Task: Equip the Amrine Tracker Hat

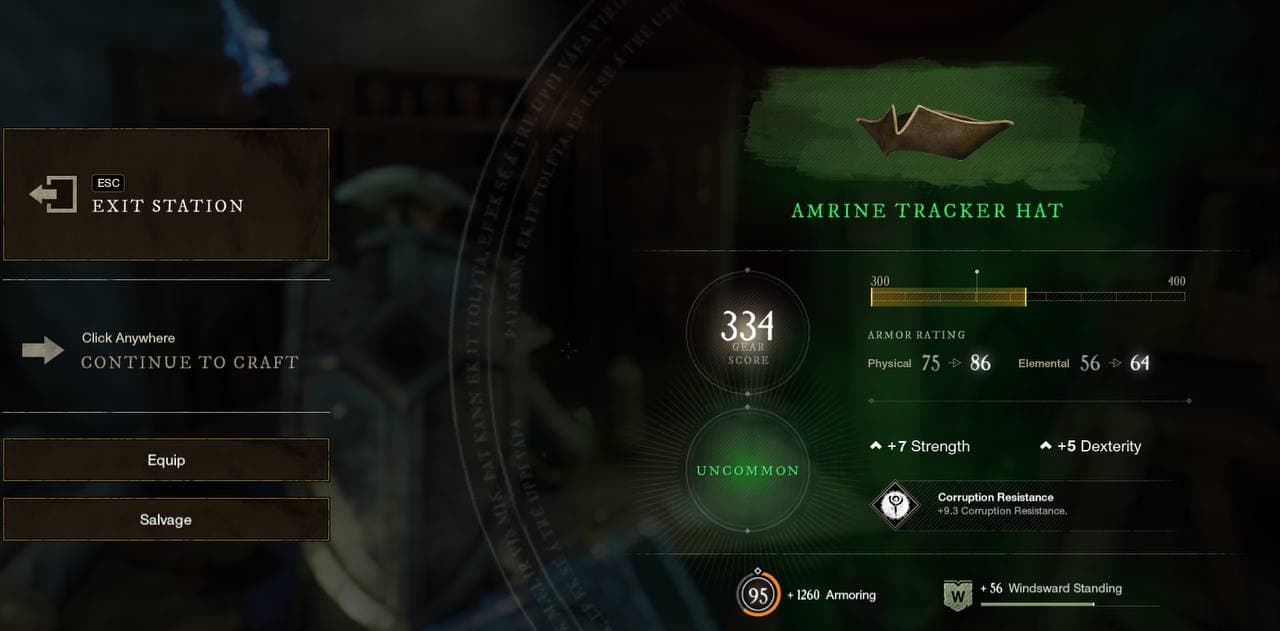Action: coord(166,460)
